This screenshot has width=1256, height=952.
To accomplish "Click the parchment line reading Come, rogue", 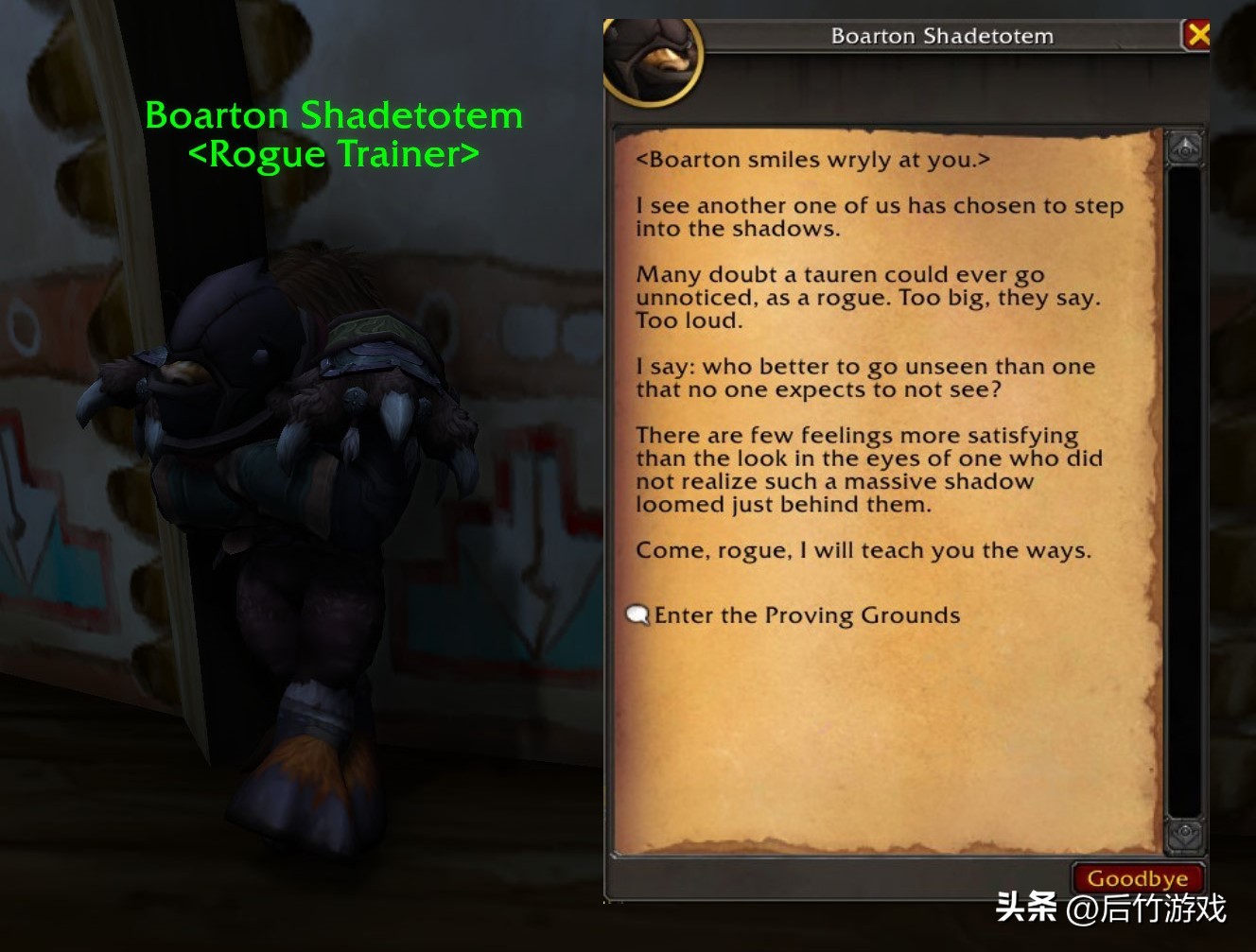I will click(x=863, y=549).
